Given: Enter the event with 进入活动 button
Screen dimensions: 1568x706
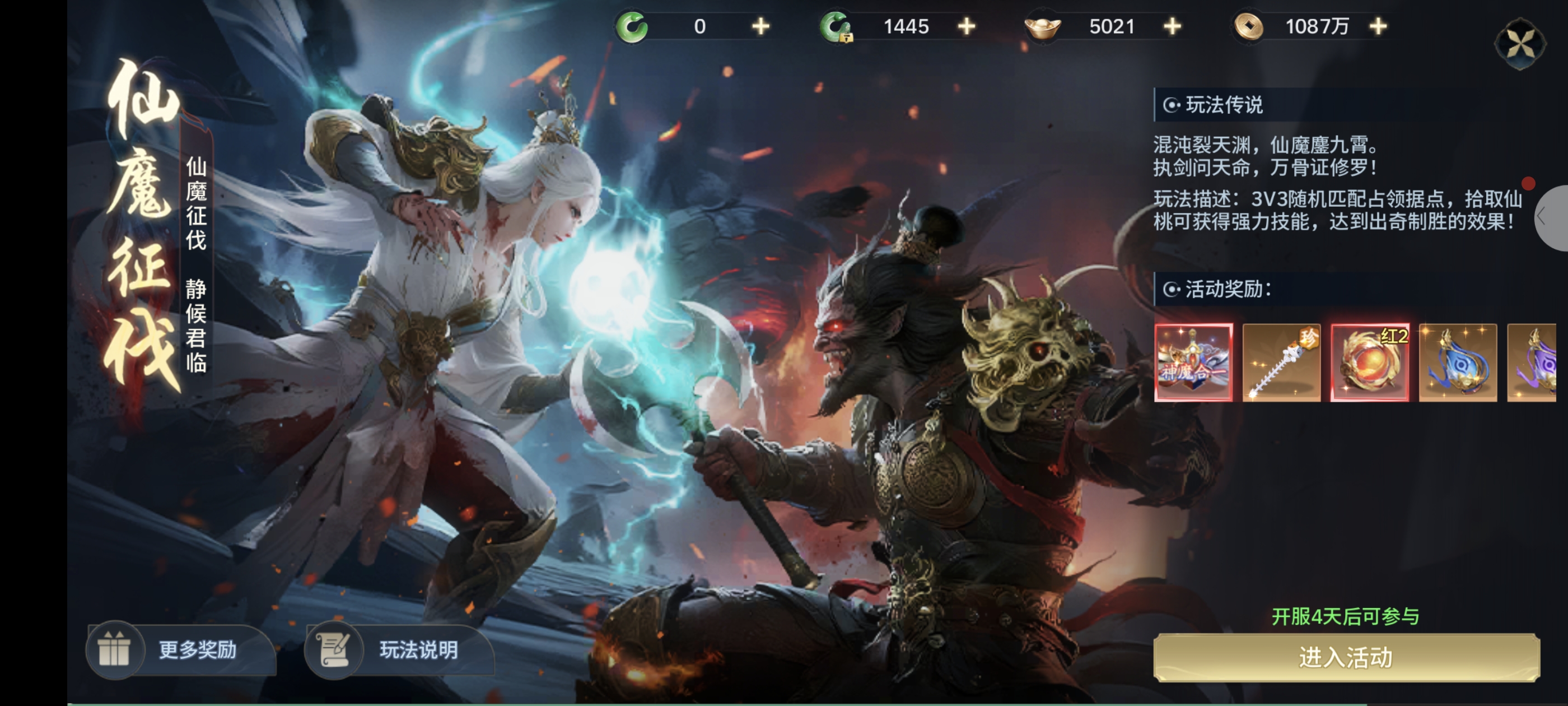Looking at the screenshot, I should pyautogui.click(x=1346, y=657).
